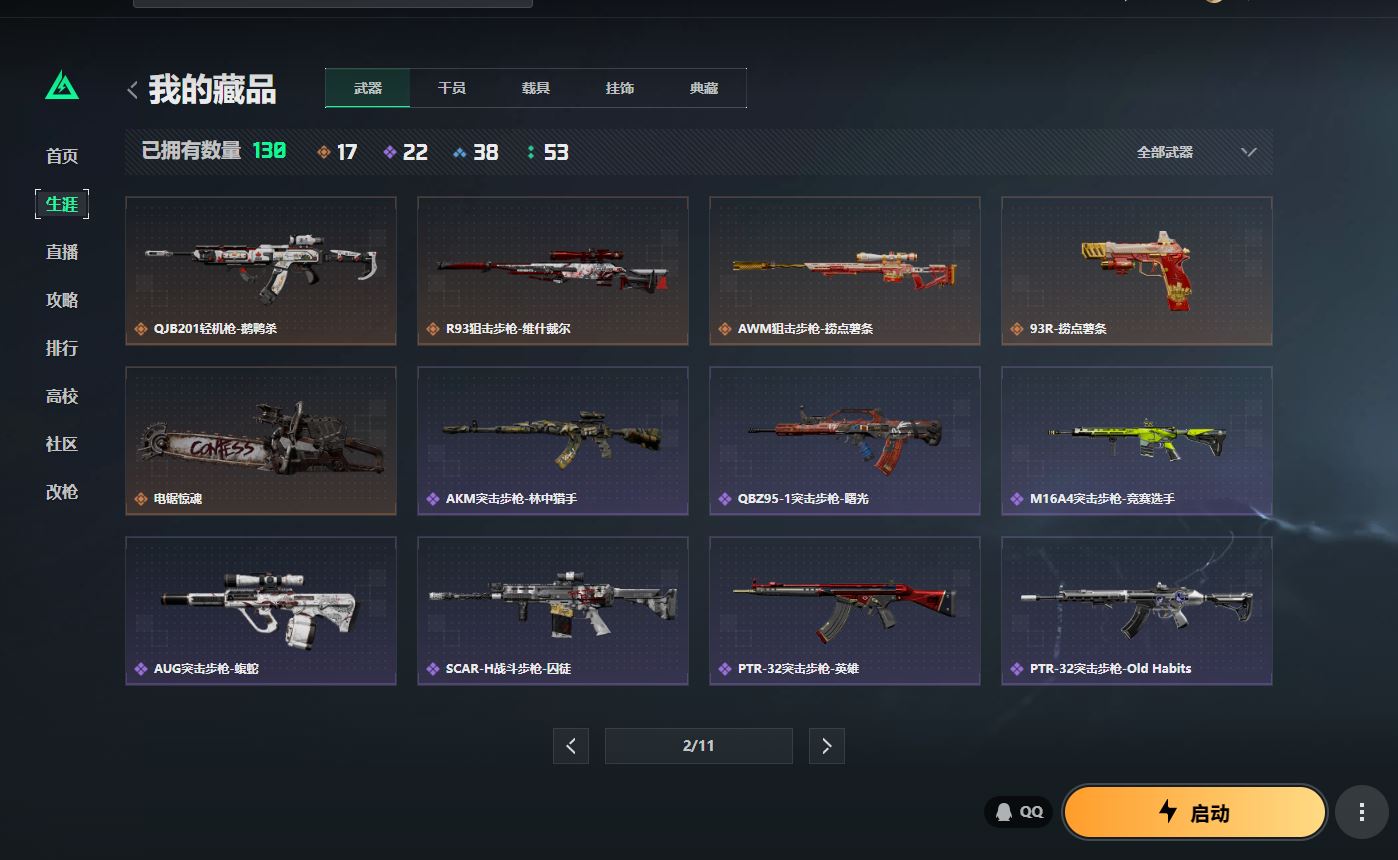Choose the AKM突击步枪 card
Screen dimensions: 1398x860
click(x=553, y=441)
